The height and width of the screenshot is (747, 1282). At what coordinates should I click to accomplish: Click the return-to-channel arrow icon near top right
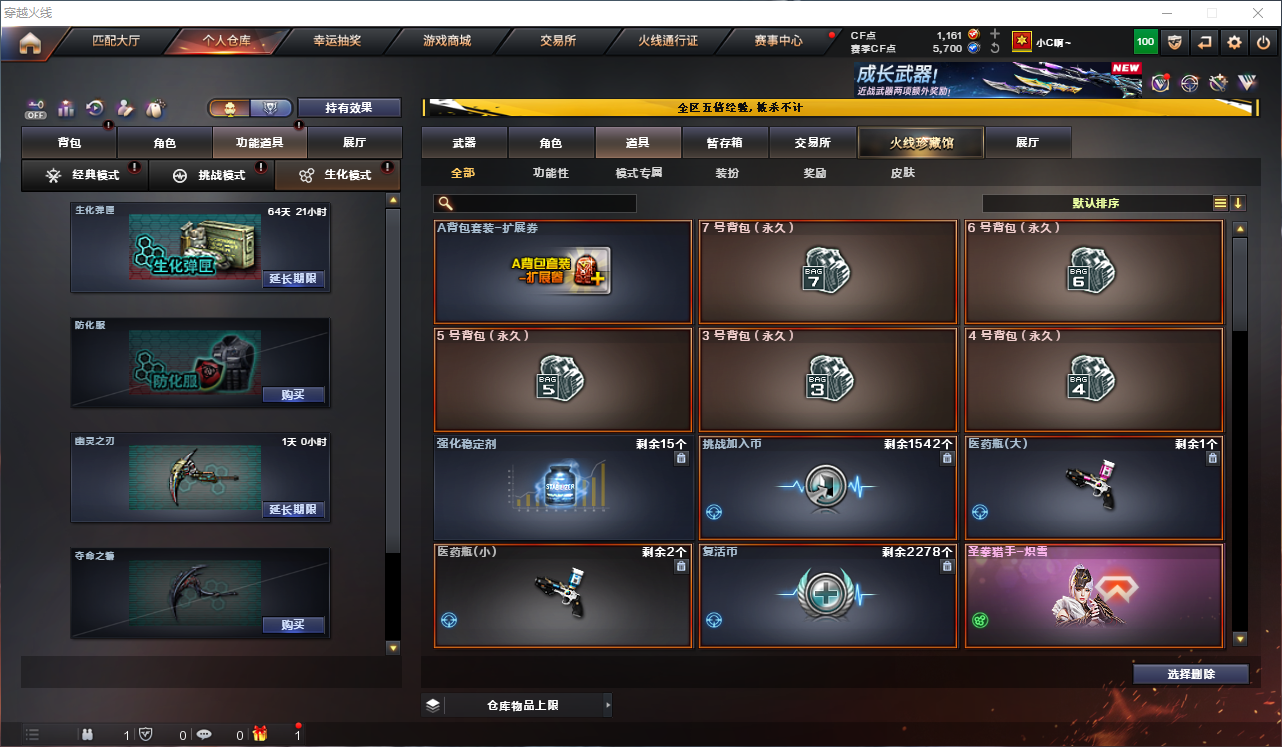1204,42
